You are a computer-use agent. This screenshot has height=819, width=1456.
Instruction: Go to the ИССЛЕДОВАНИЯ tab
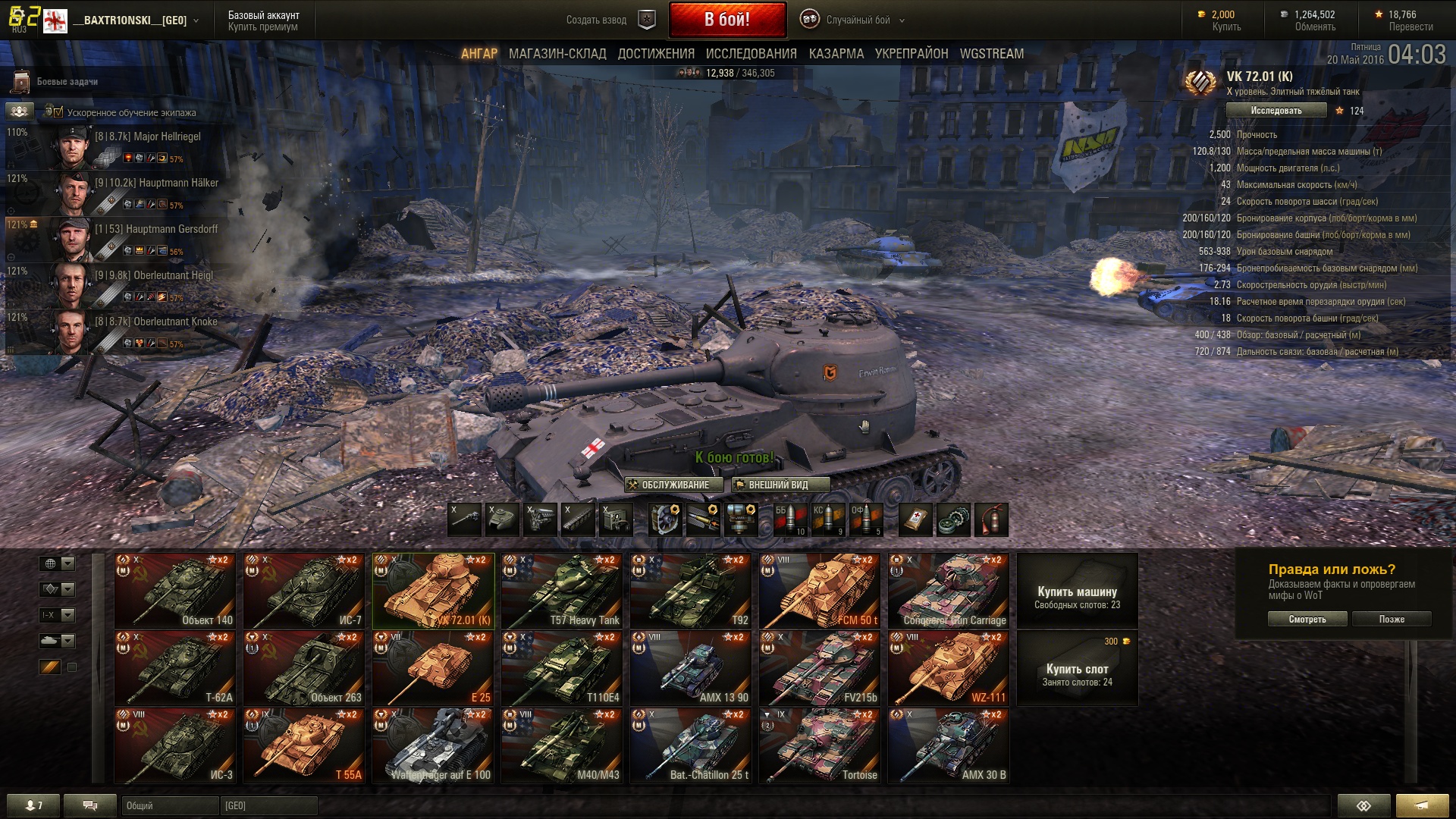(751, 54)
